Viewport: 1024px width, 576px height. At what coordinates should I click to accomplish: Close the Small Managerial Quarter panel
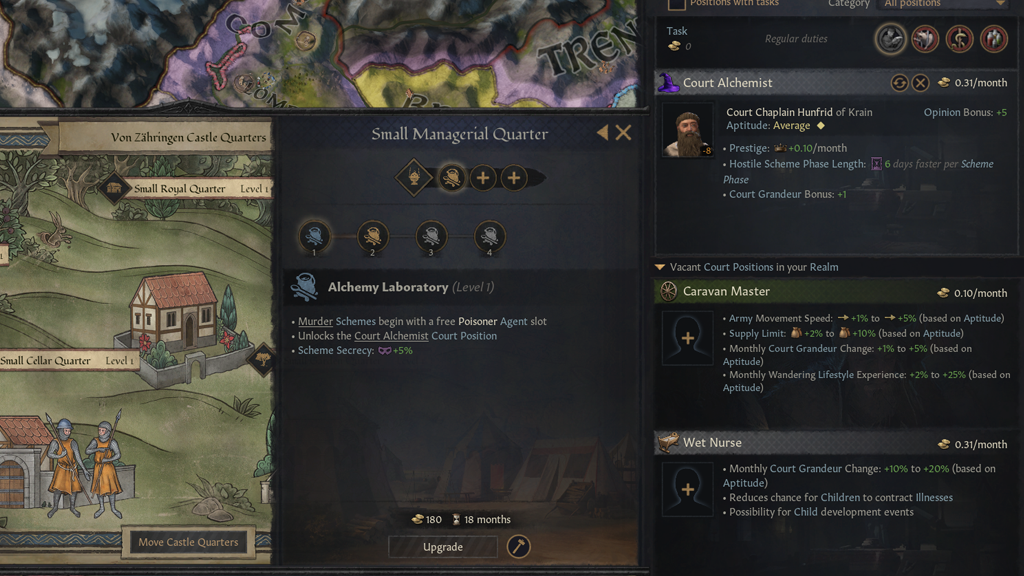pyautogui.click(x=623, y=133)
